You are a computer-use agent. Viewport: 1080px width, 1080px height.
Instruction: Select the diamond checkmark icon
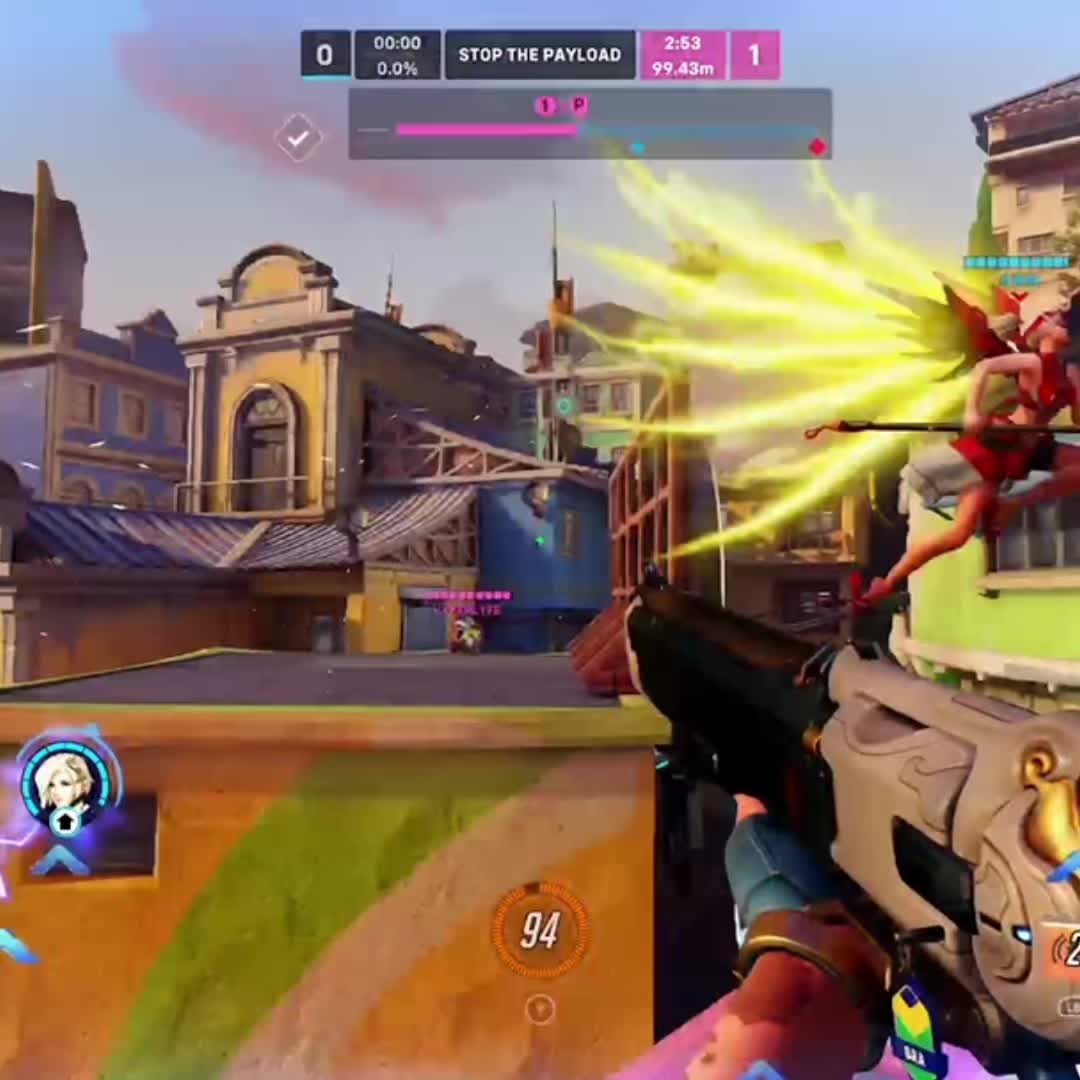click(298, 138)
